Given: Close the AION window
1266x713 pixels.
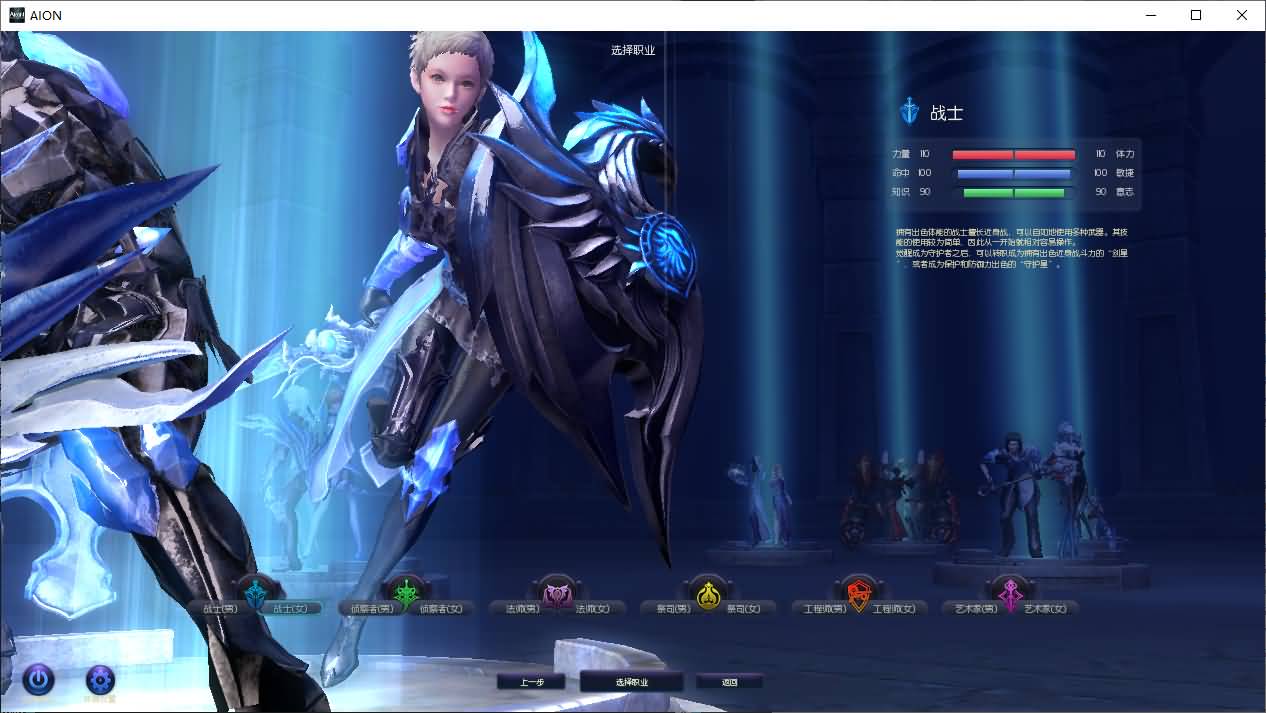Looking at the screenshot, I should click(1242, 15).
